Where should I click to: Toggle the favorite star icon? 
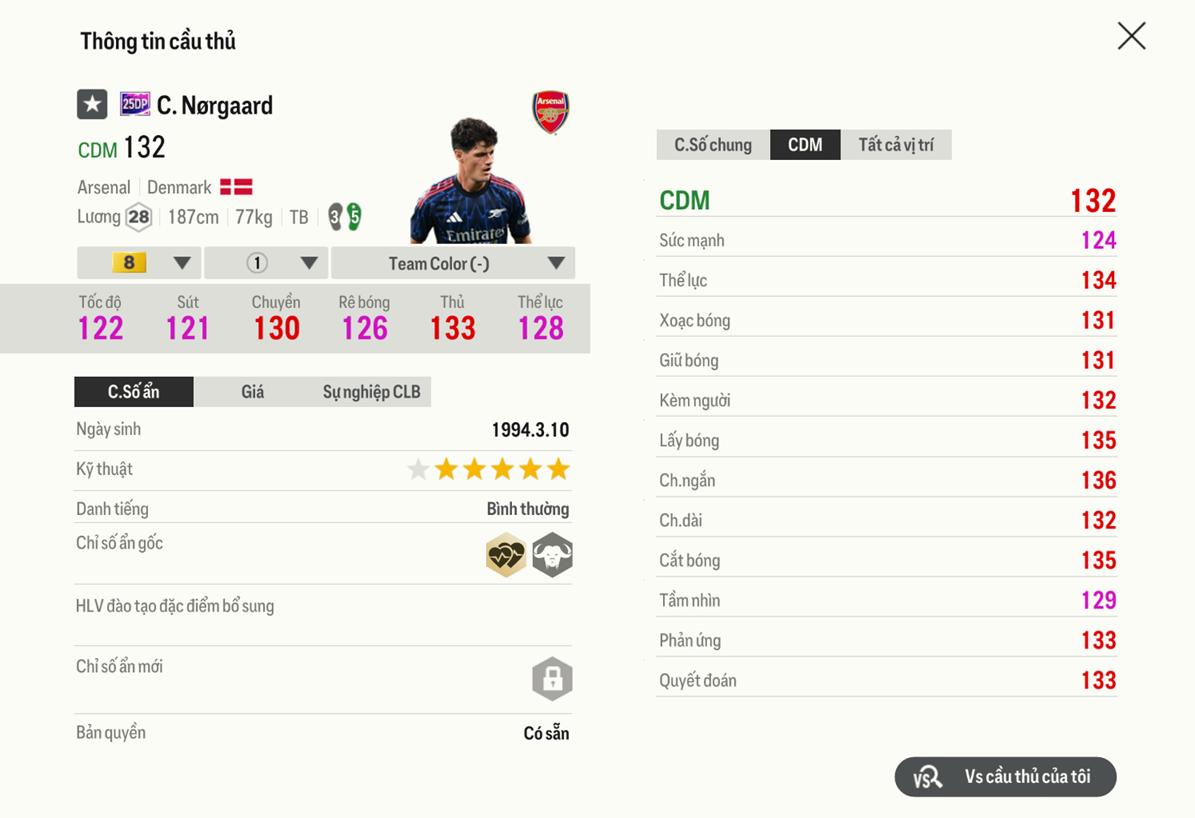point(92,104)
